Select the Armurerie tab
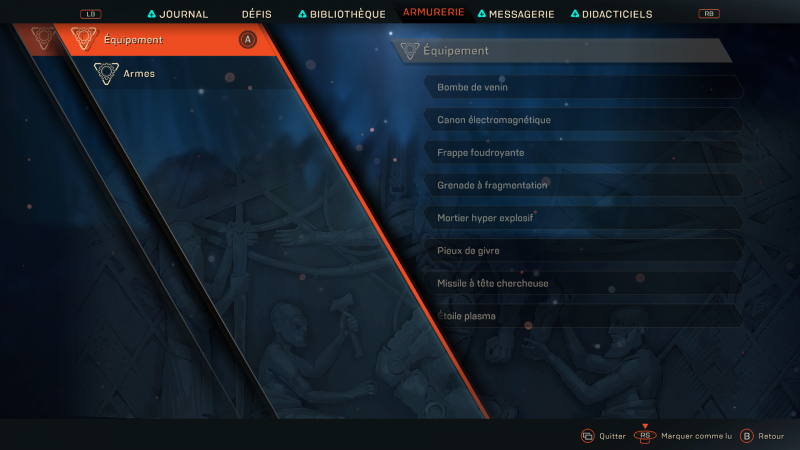 (x=433, y=13)
